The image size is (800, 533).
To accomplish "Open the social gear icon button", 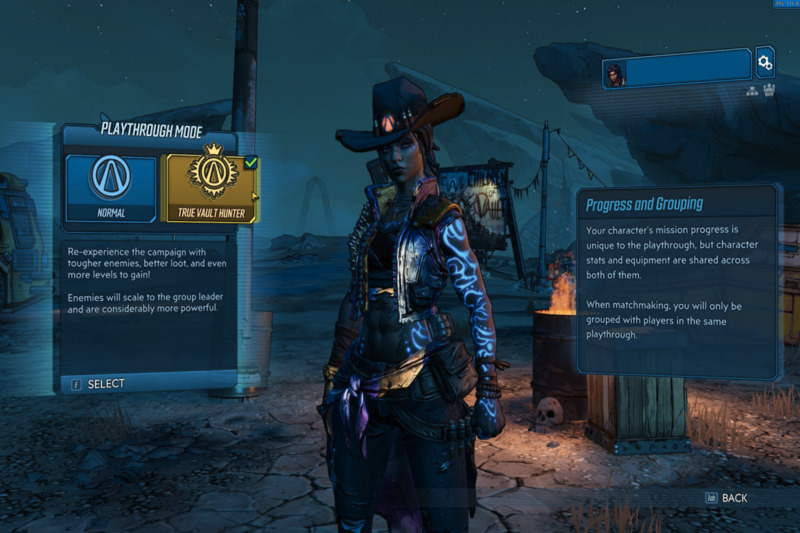I will 765,63.
